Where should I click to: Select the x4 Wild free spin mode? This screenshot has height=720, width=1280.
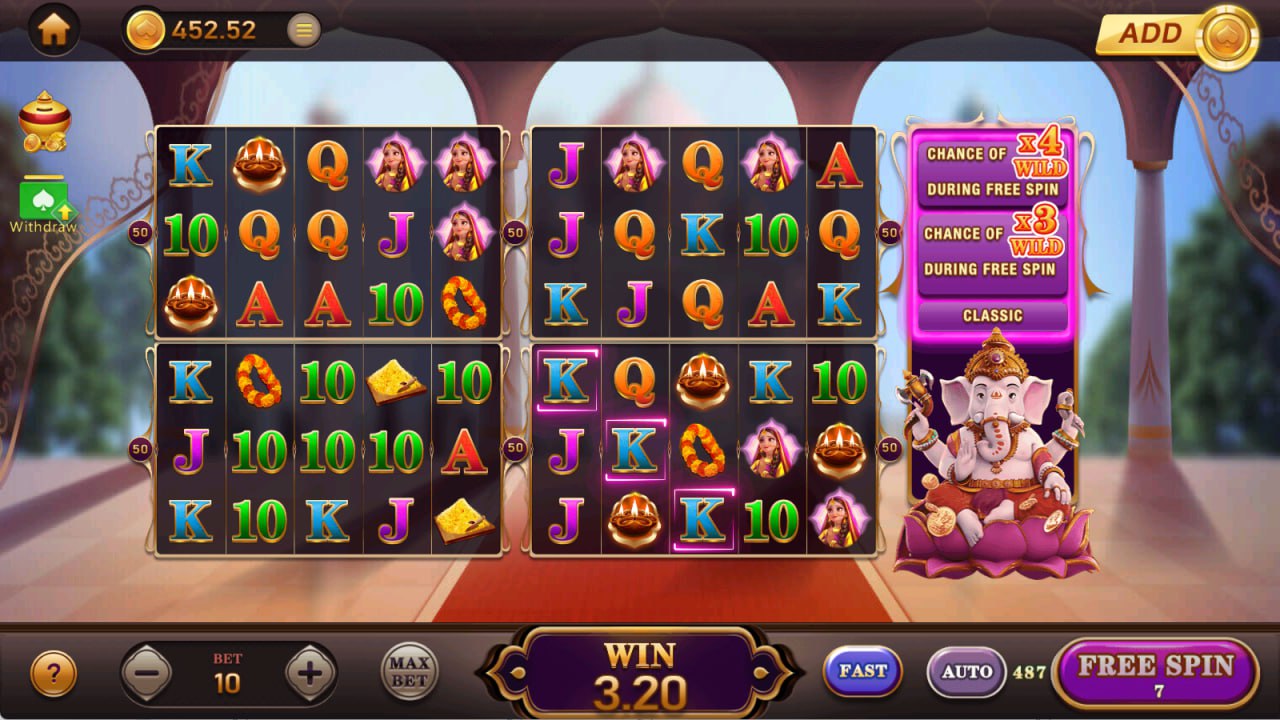pos(993,170)
